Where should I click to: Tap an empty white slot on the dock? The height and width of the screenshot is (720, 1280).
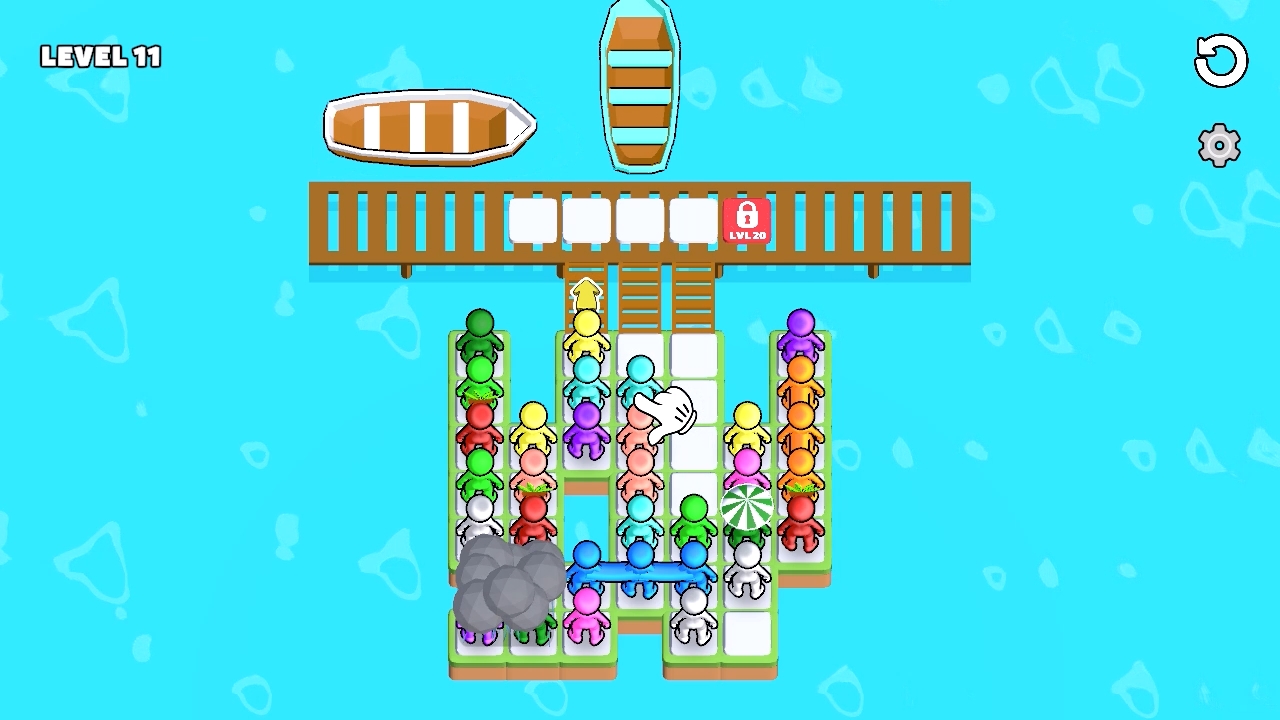(x=535, y=218)
